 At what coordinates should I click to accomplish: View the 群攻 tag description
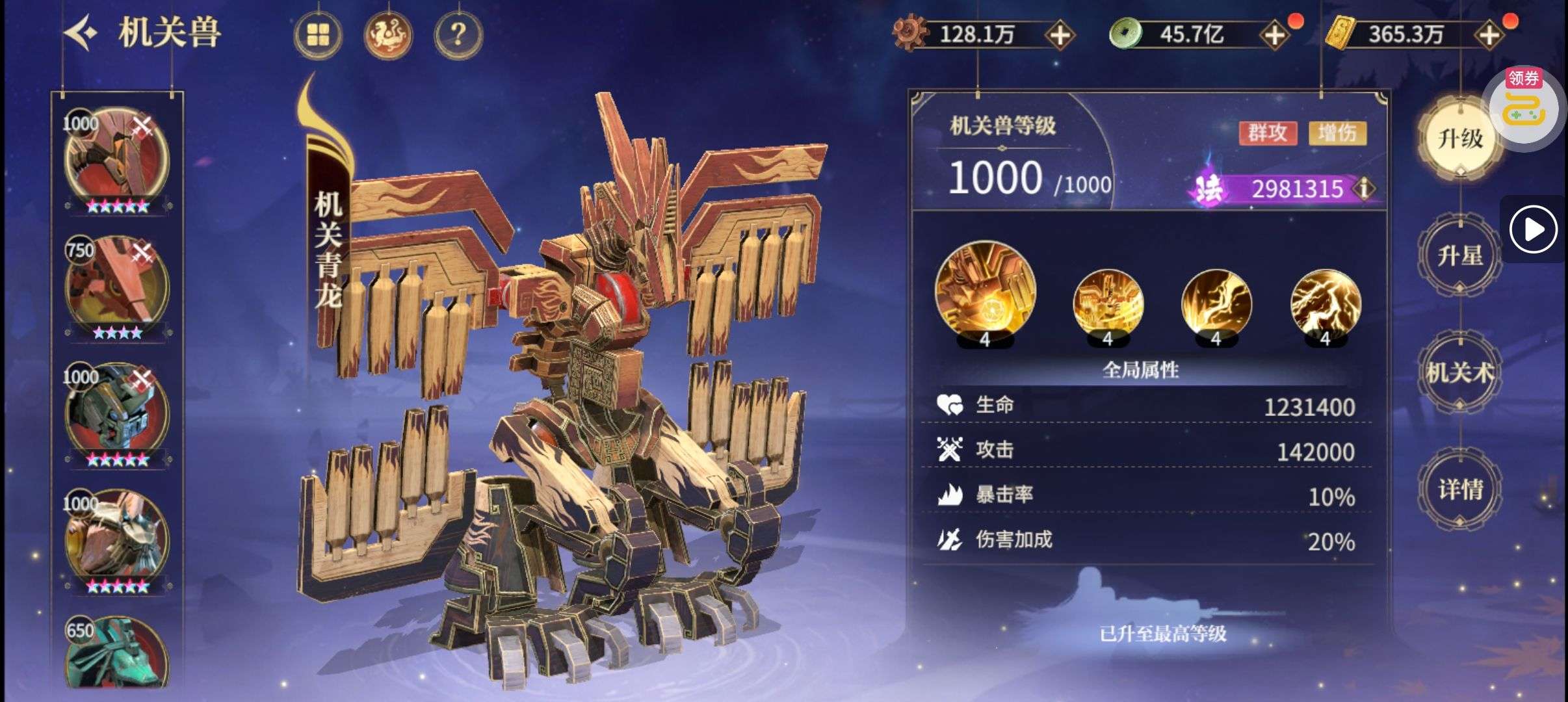pyautogui.click(x=1267, y=133)
